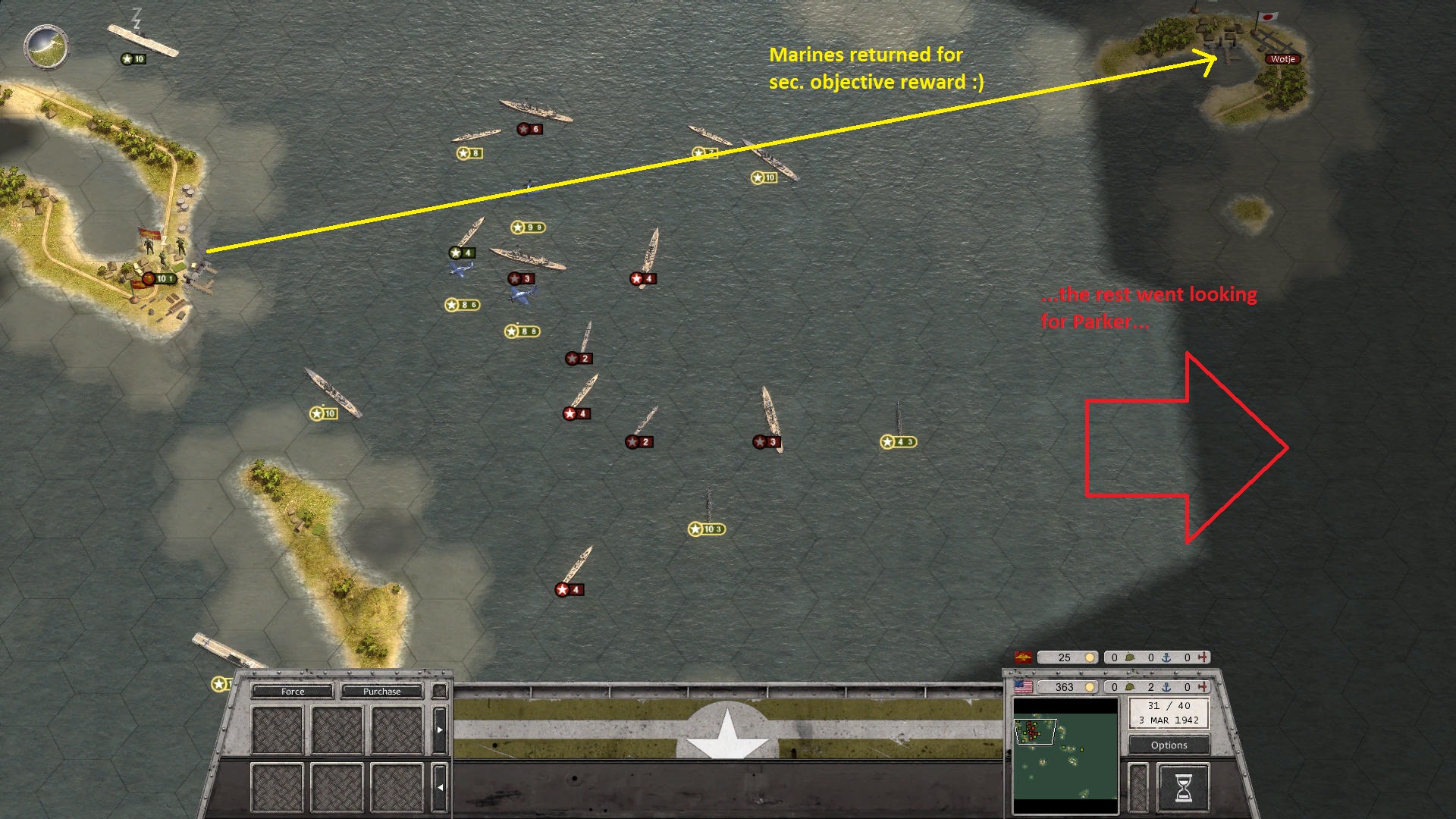1456x819 pixels.
Task: Click the red aircraft points icon
Action: 1203,687
